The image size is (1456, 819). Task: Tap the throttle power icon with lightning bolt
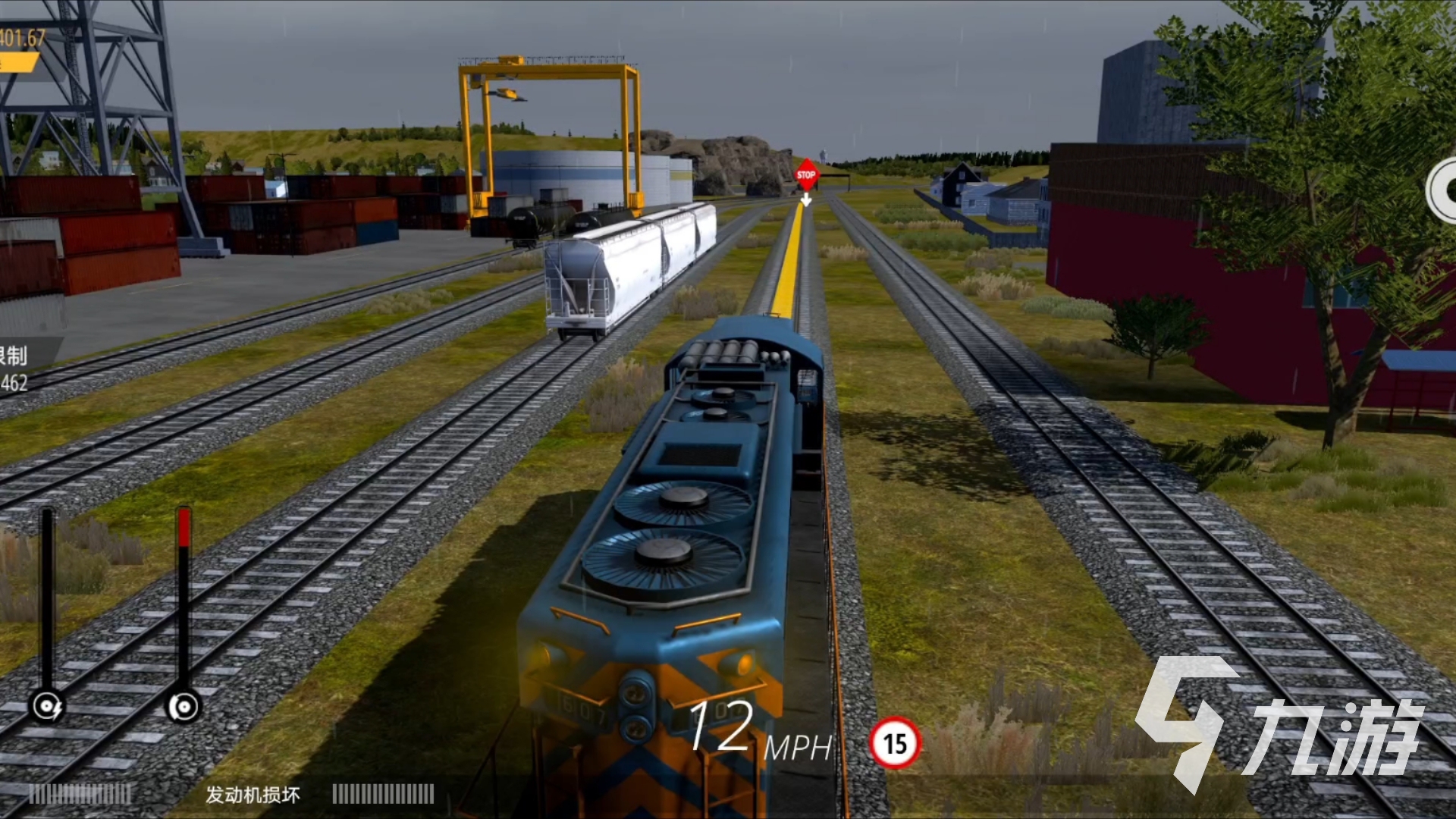(47, 707)
